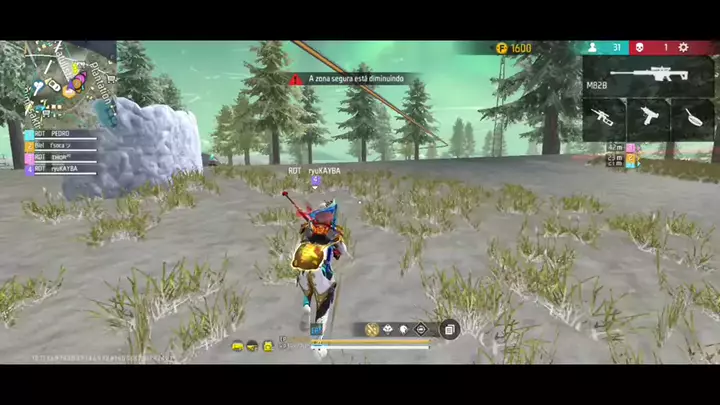The image size is (720, 405).
Task: Open the settings gear
Action: click(684, 47)
